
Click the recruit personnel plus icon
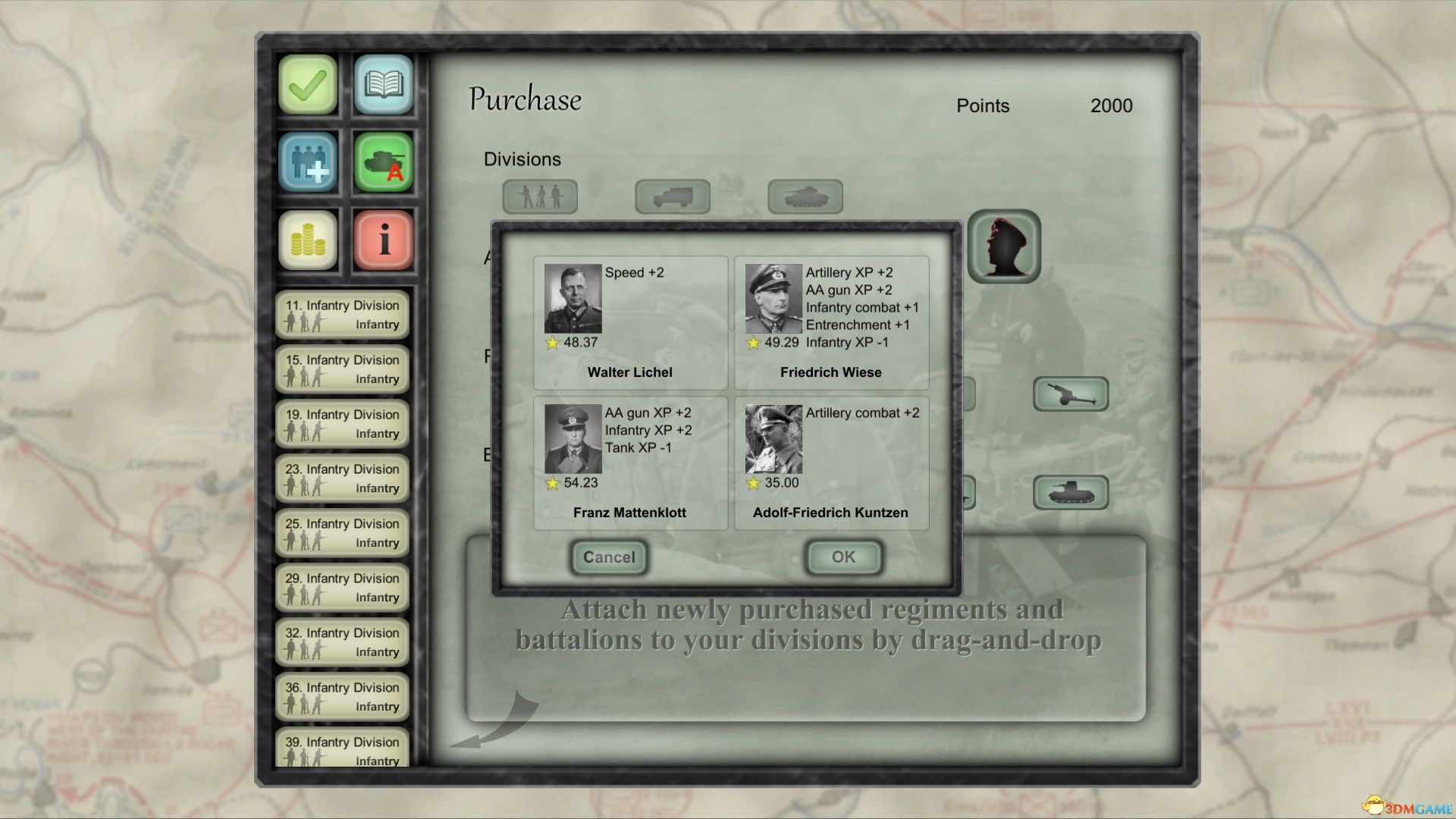tap(307, 164)
